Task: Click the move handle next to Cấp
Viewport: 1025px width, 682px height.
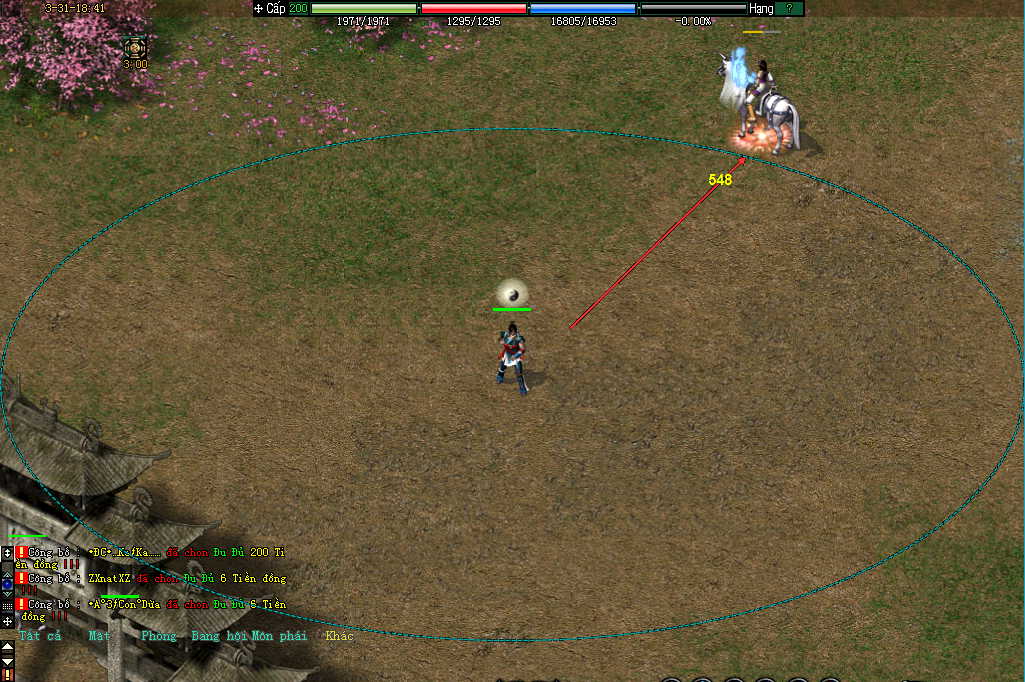Action: click(259, 8)
